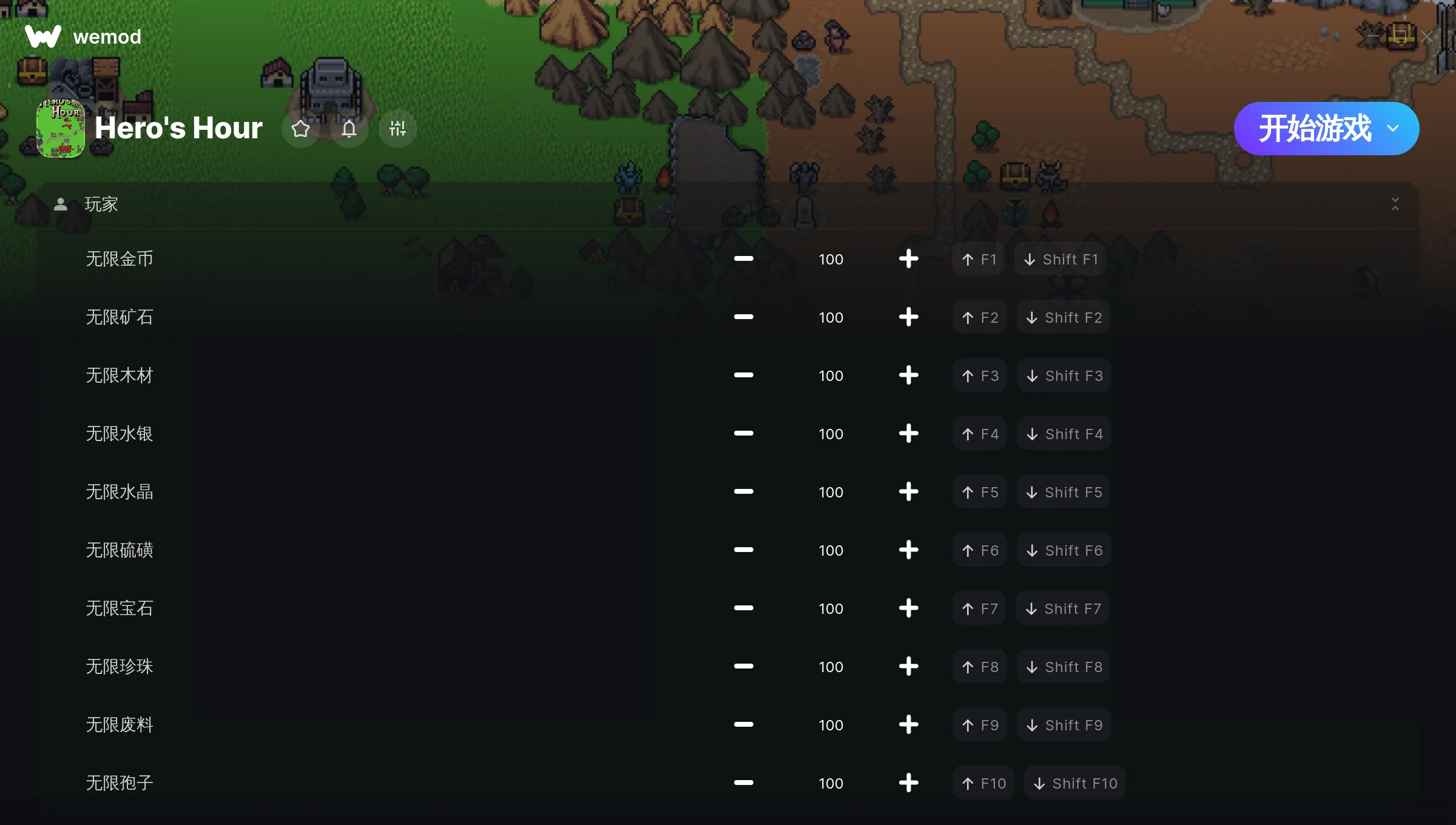
Task: Decrease the 无限木材 wood value
Action: (x=743, y=375)
